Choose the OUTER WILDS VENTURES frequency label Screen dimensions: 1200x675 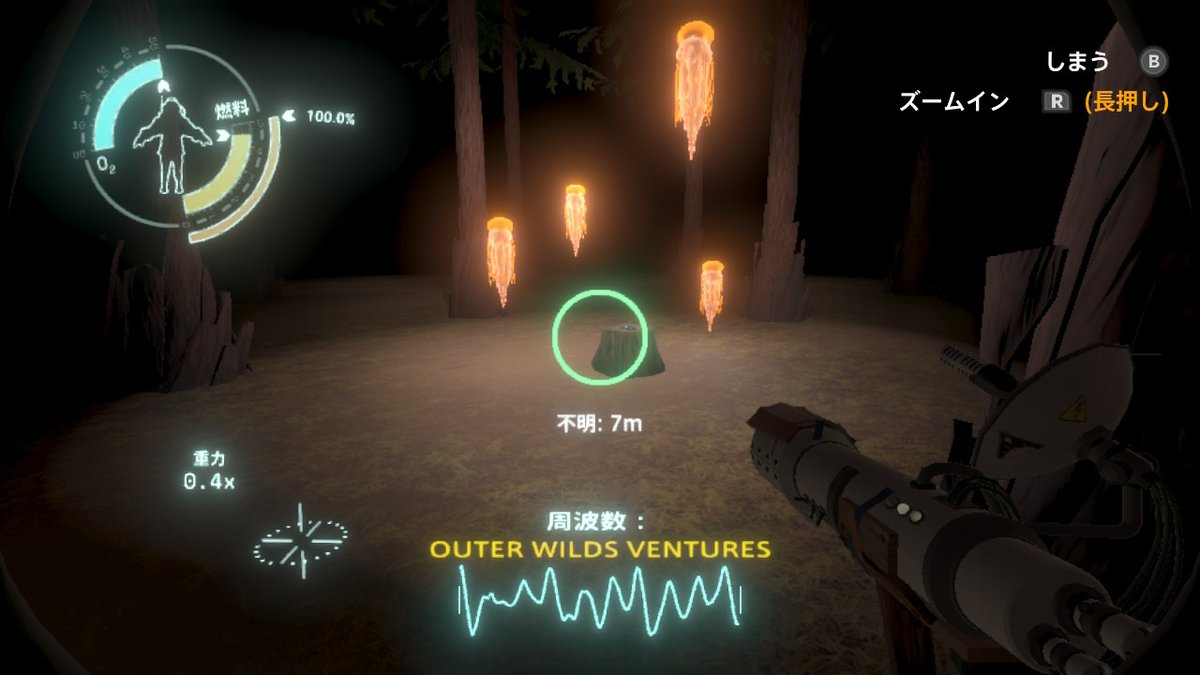tap(600, 549)
